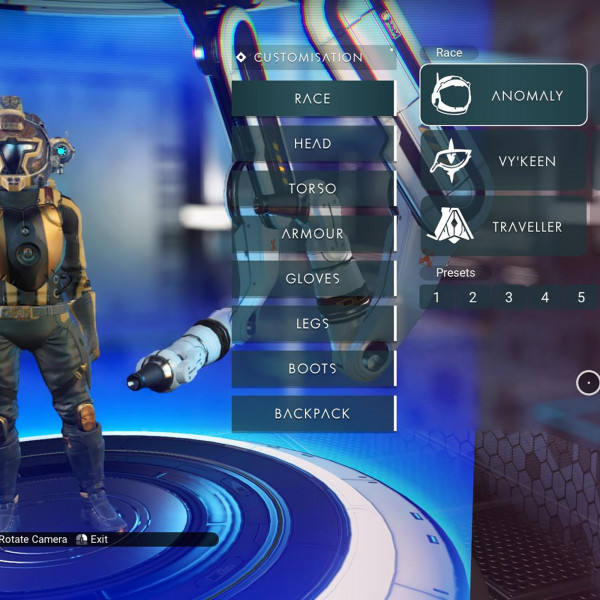Choose preset number 3
This screenshot has width=600, height=600.
[509, 297]
